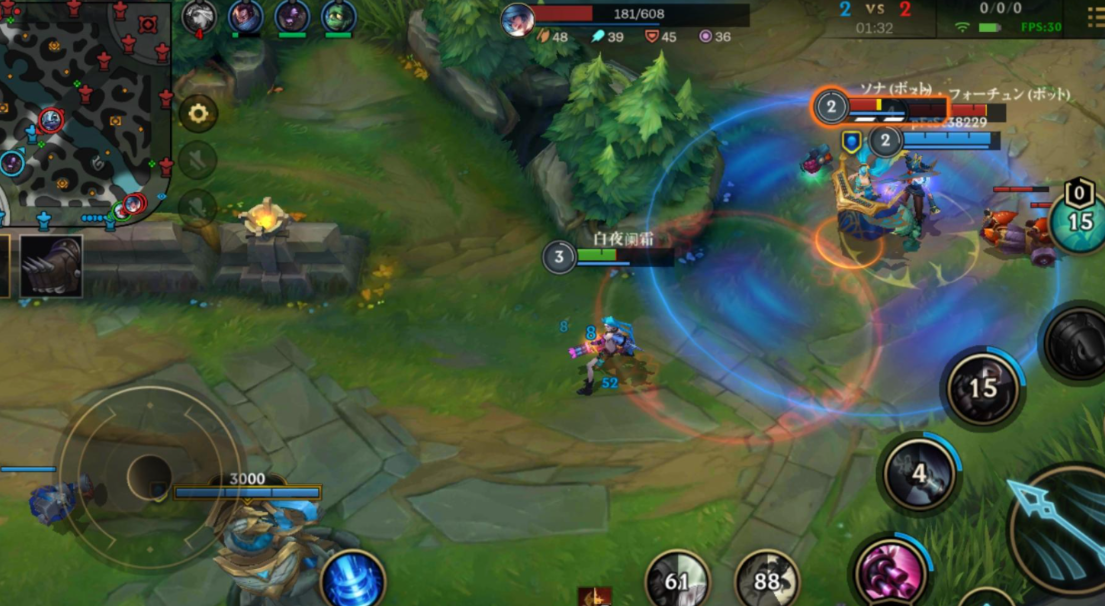
Task: Trigger the ability with cooldown 4
Action: click(919, 473)
